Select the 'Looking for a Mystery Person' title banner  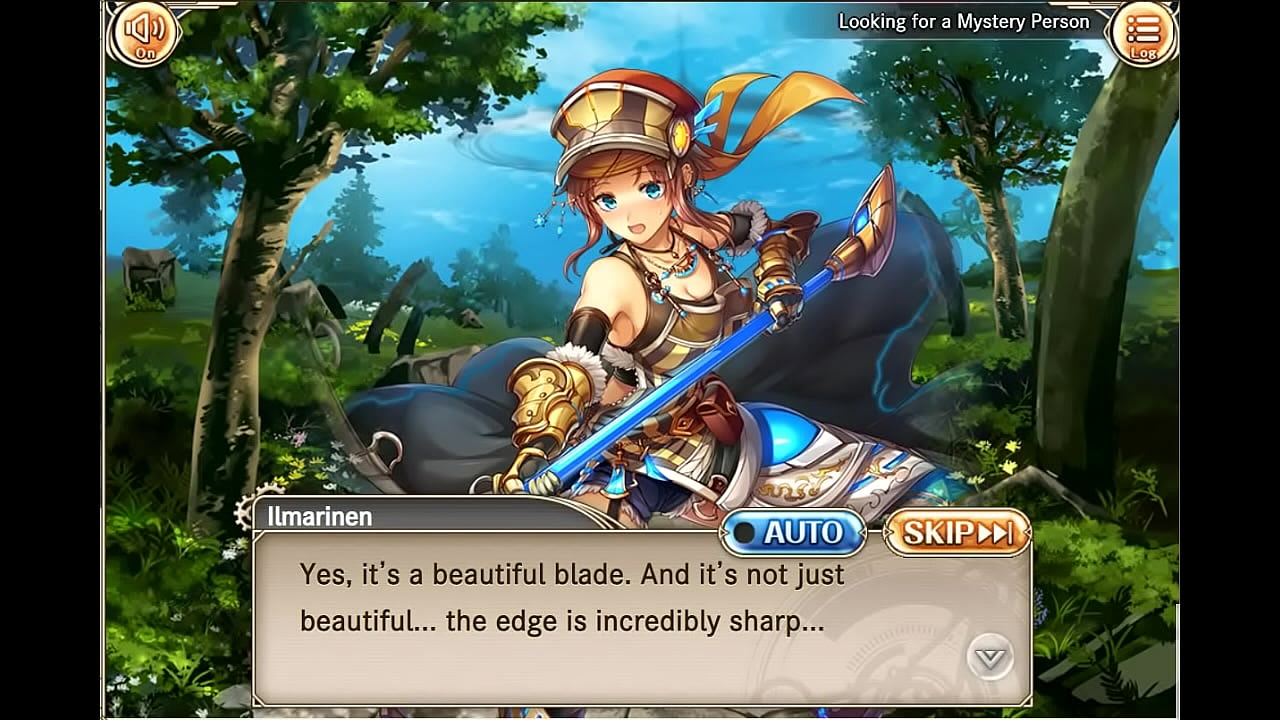pos(963,20)
